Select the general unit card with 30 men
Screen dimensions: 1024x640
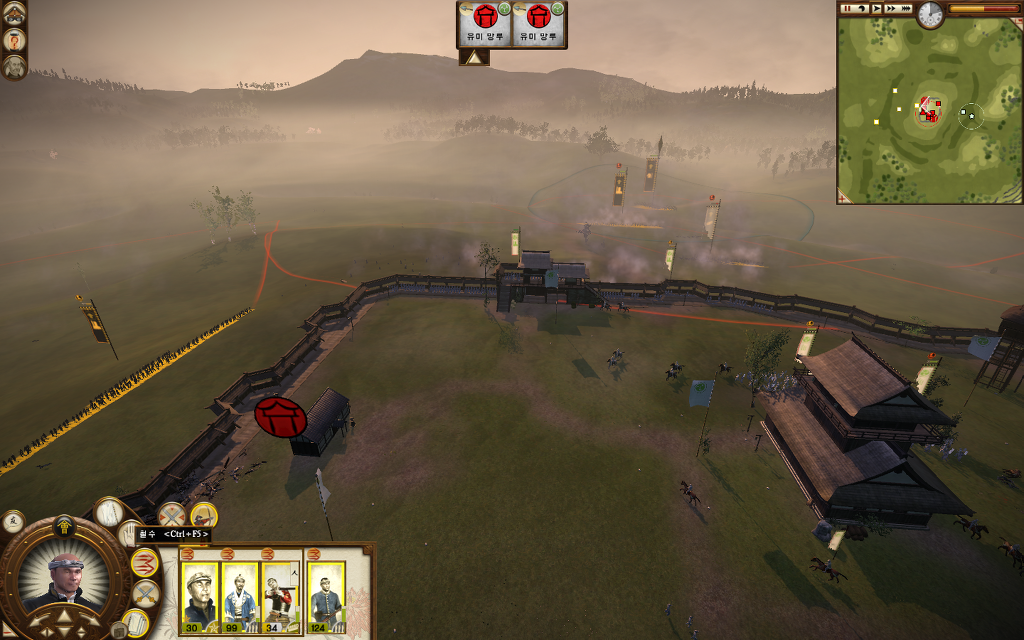(x=200, y=598)
